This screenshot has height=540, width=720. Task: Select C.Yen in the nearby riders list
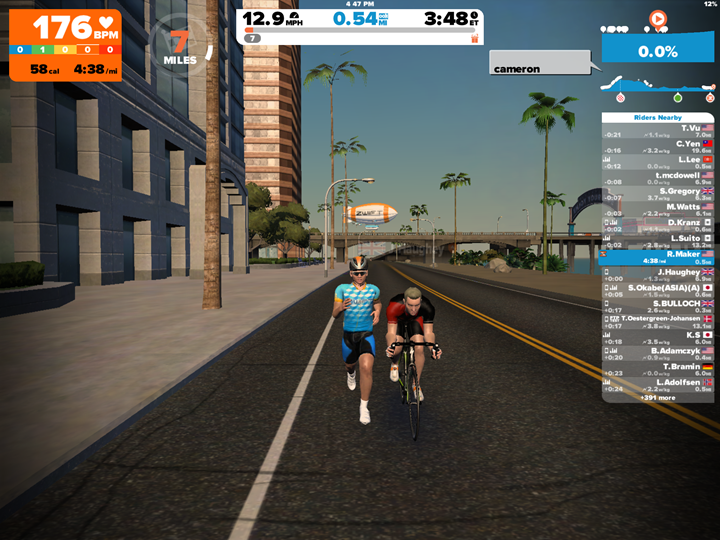point(658,146)
